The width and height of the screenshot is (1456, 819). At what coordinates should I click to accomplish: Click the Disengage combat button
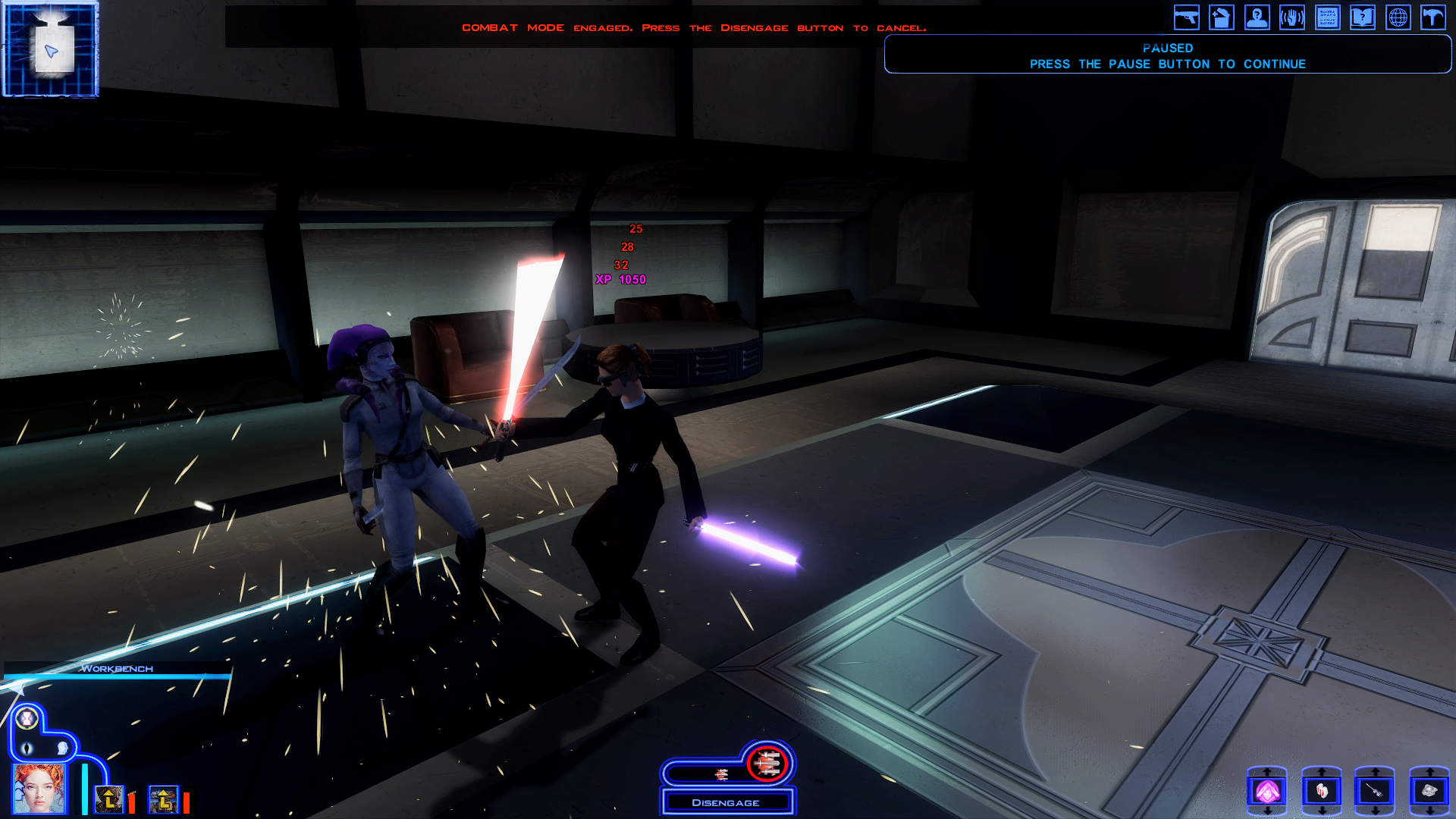click(x=726, y=802)
